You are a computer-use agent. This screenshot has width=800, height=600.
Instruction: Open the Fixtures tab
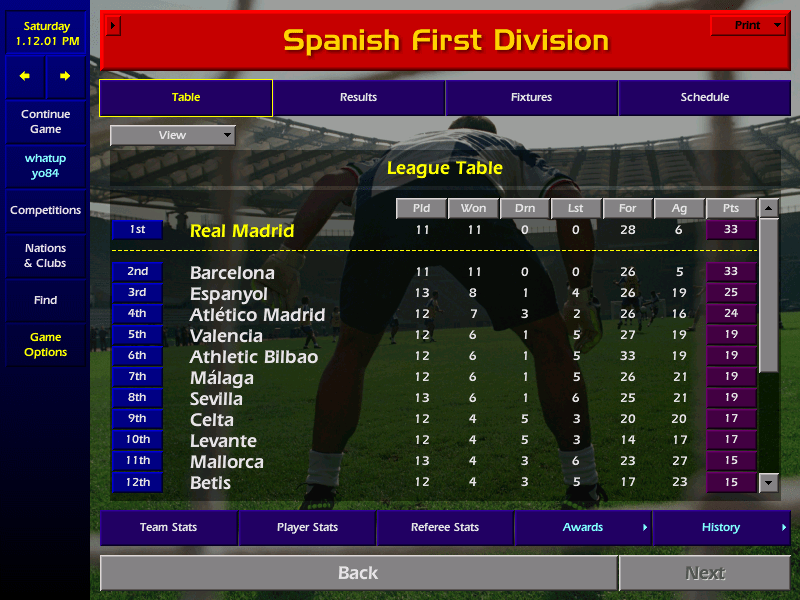tap(531, 98)
